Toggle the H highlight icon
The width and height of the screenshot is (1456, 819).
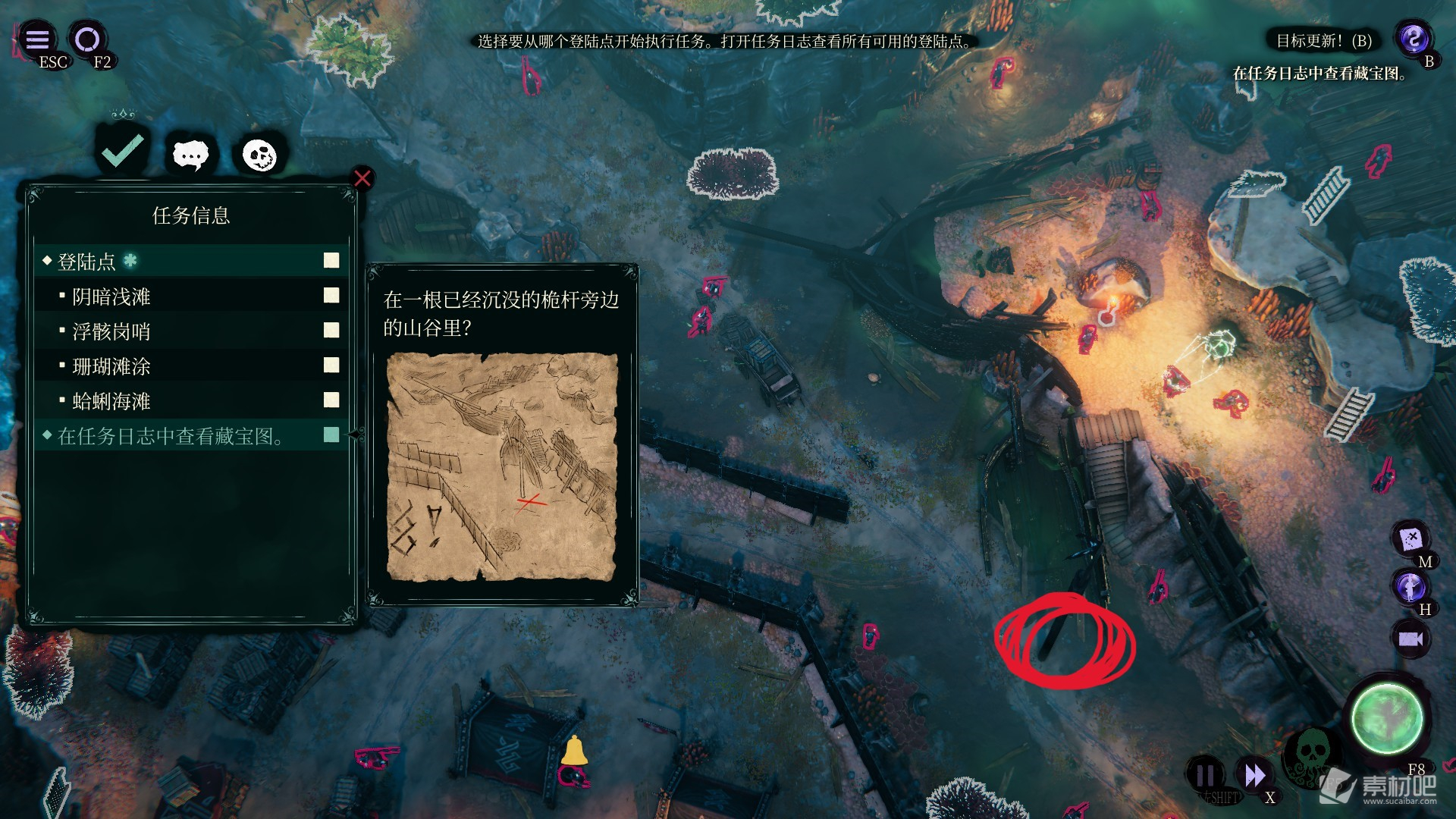pyautogui.click(x=1410, y=587)
